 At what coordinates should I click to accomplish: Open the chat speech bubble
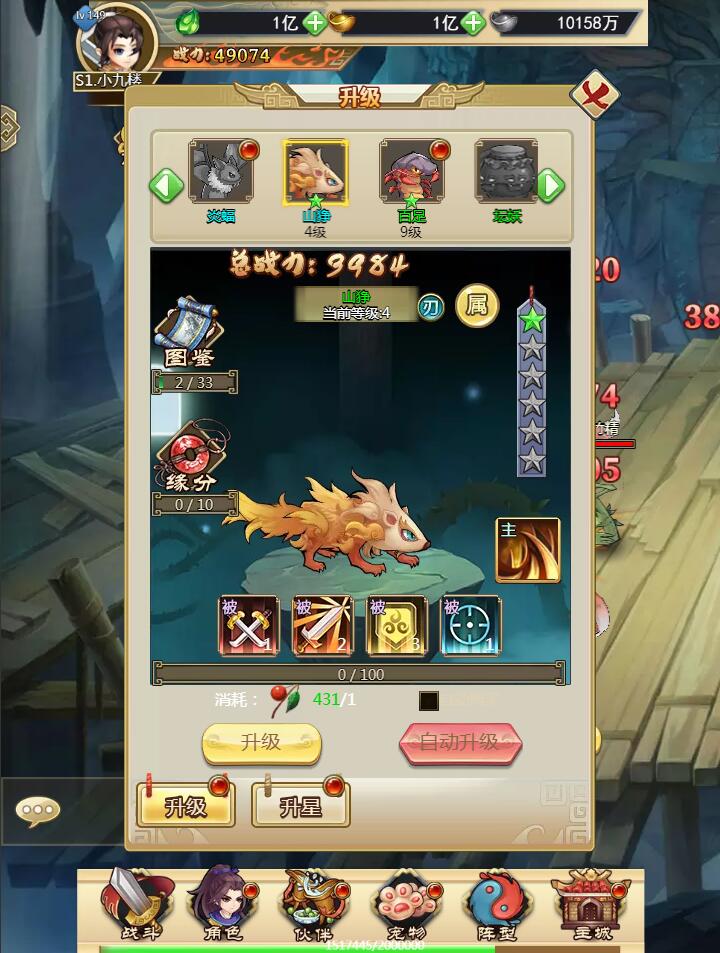point(38,808)
